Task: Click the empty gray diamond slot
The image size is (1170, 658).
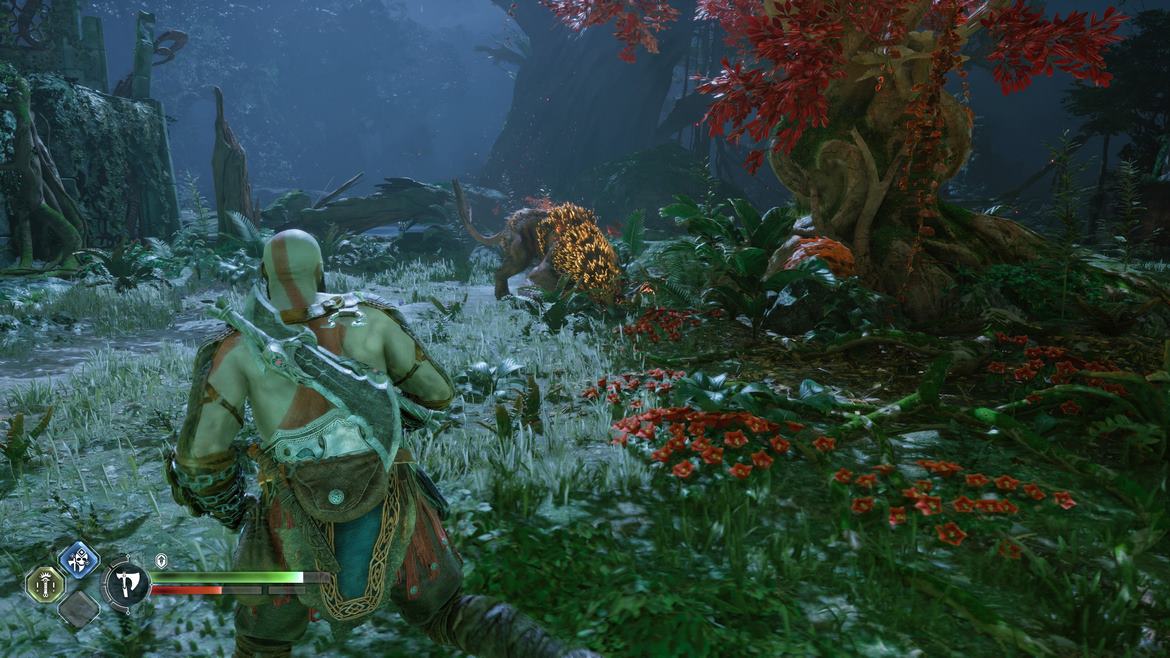Action: pos(78,609)
